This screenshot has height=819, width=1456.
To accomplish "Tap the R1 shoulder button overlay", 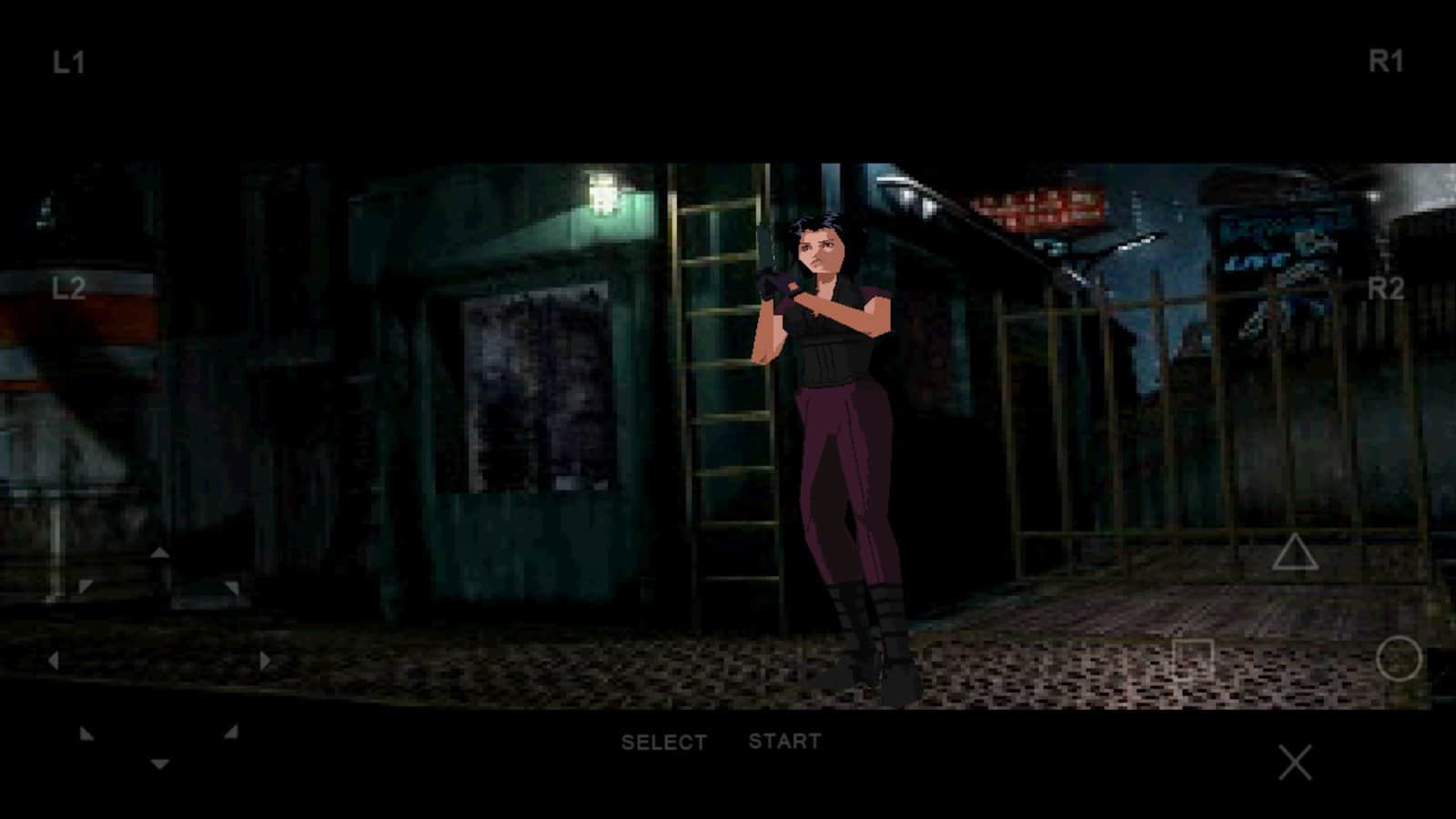I will coord(1386,62).
